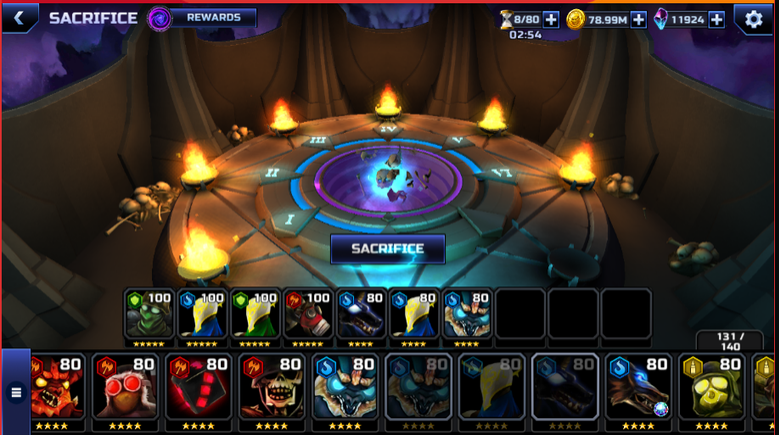Open the roster filter list menu

click(15, 392)
